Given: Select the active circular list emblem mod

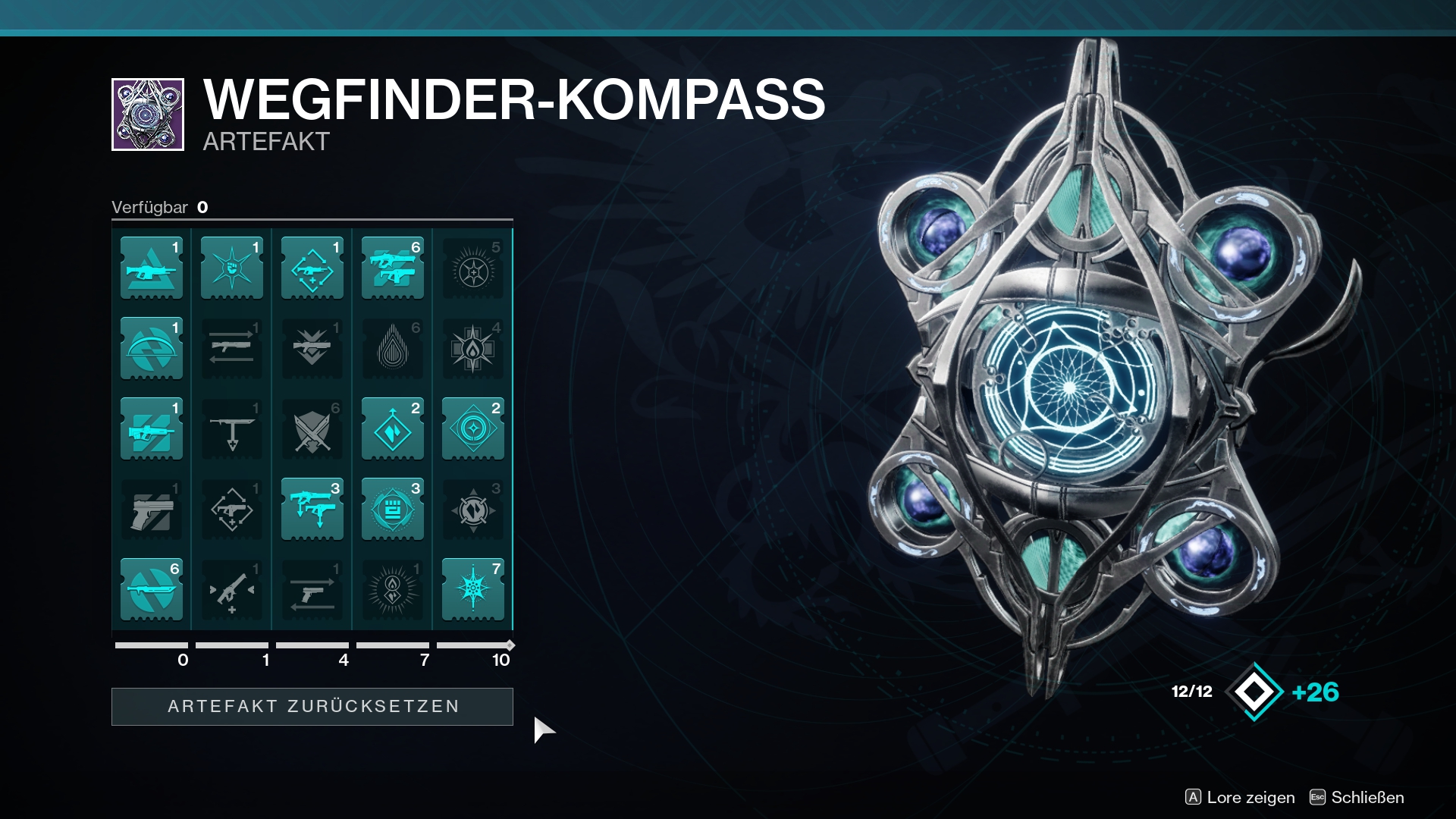Looking at the screenshot, I should pyautogui.click(x=393, y=510).
